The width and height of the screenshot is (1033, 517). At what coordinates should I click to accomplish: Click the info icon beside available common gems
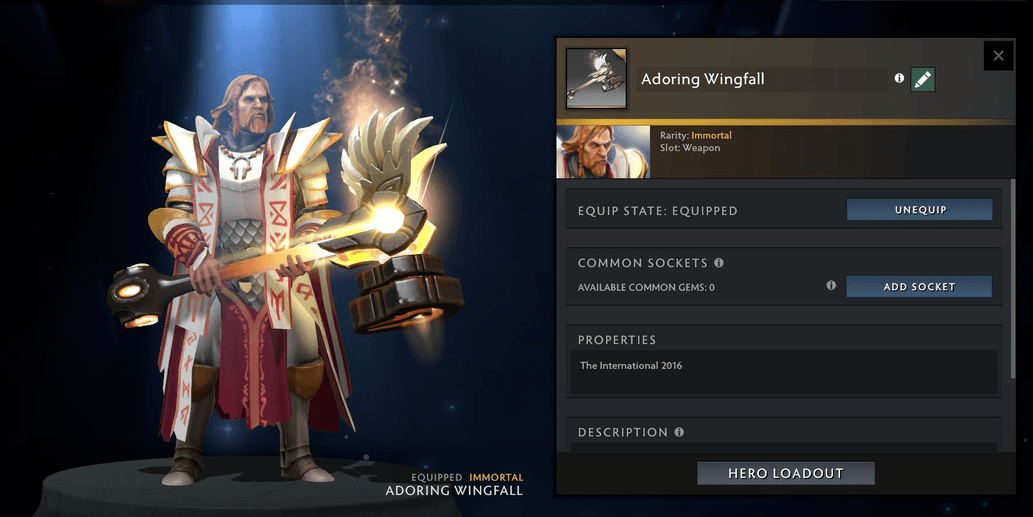point(831,286)
